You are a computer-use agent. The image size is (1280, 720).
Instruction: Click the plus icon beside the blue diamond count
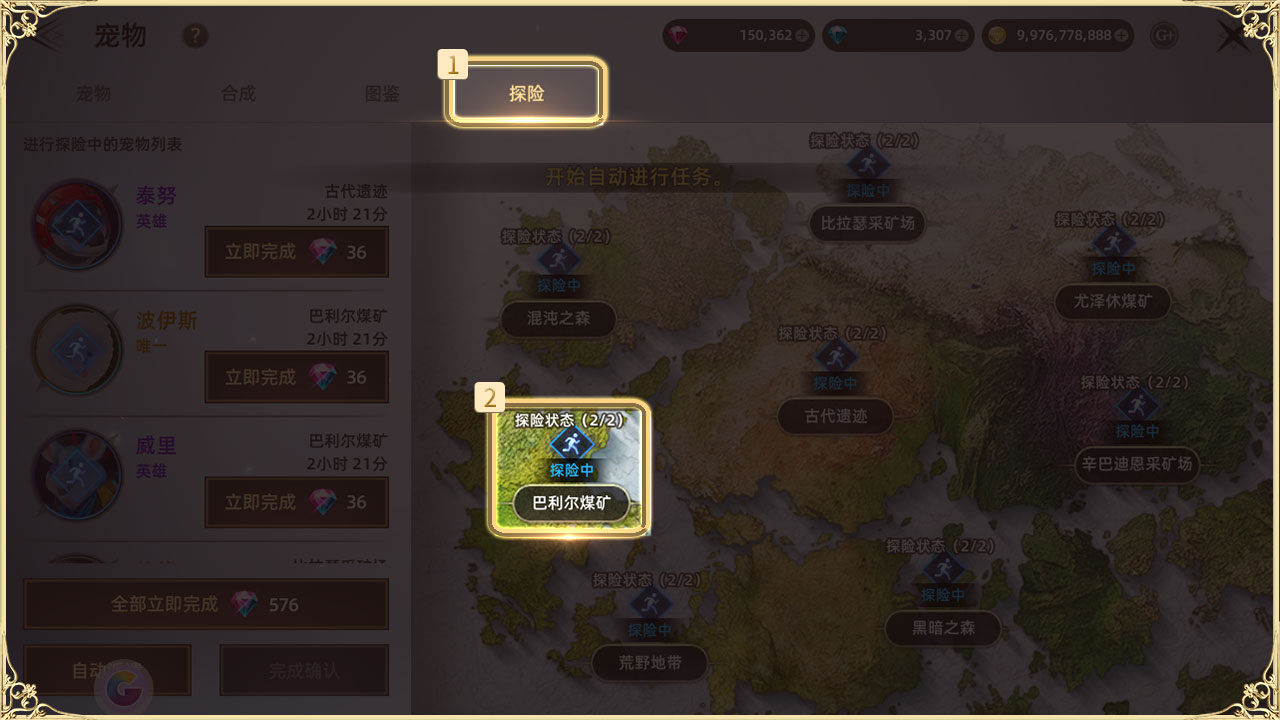(x=961, y=35)
